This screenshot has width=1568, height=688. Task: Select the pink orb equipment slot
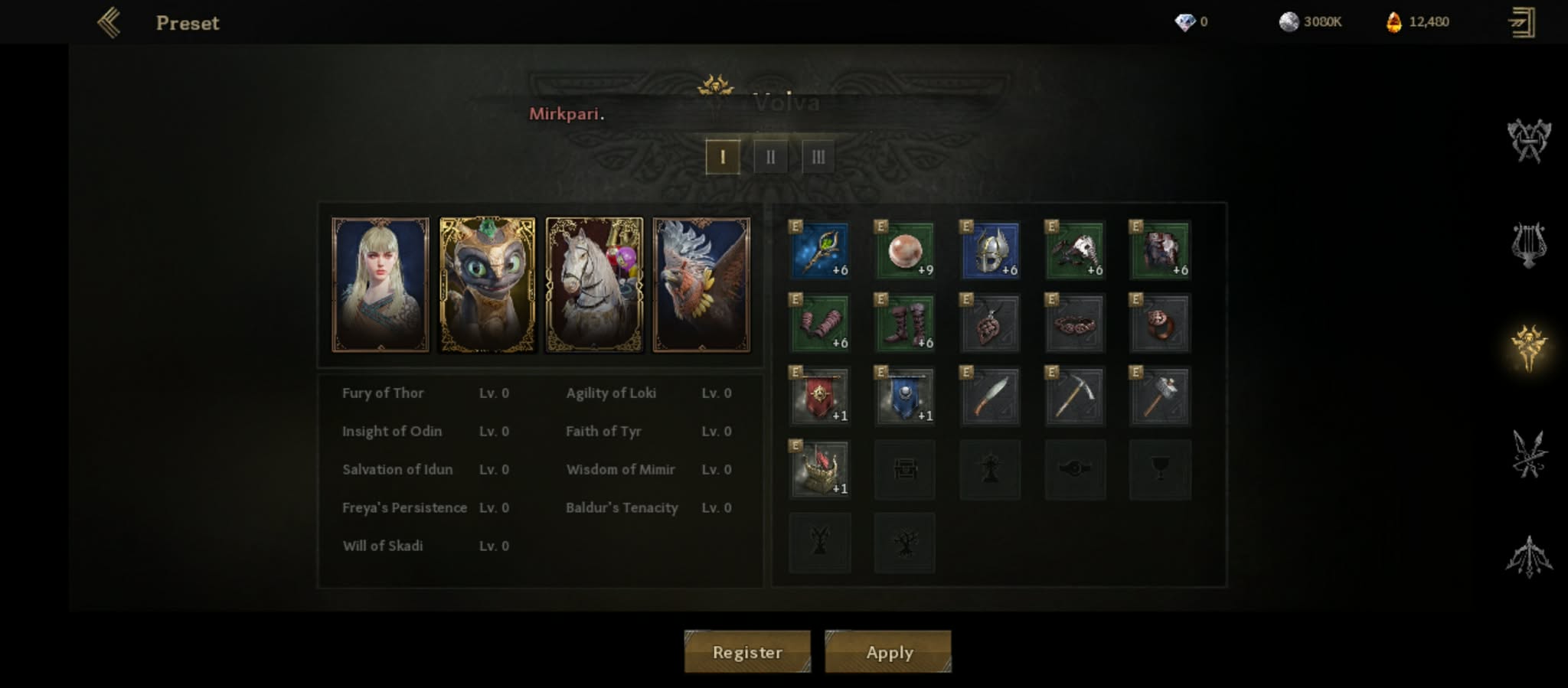[x=904, y=250]
